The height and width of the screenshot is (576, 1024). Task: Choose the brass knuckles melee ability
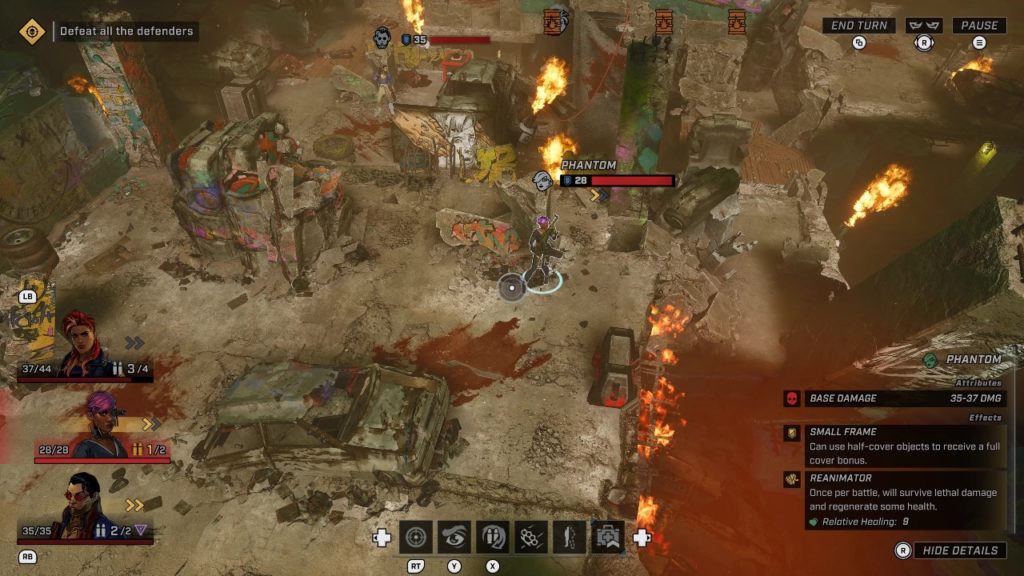coord(530,538)
